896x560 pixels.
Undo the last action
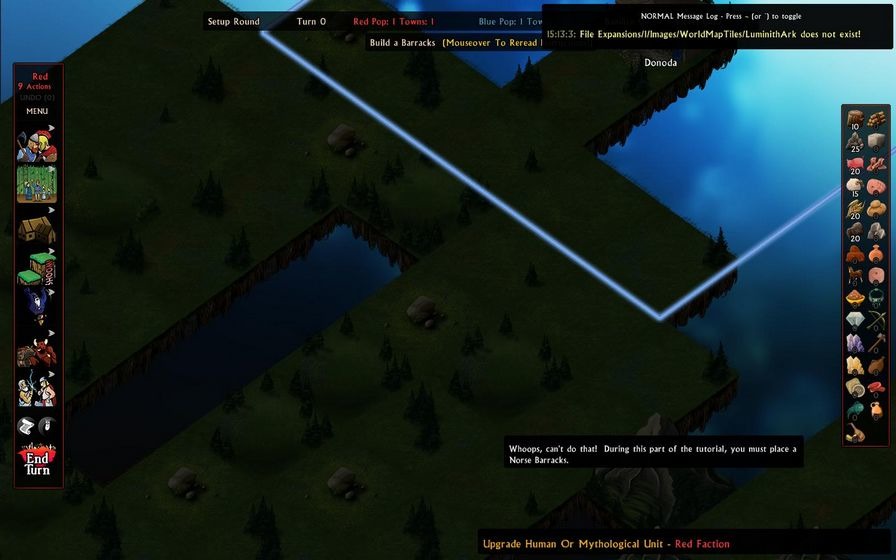(37, 97)
